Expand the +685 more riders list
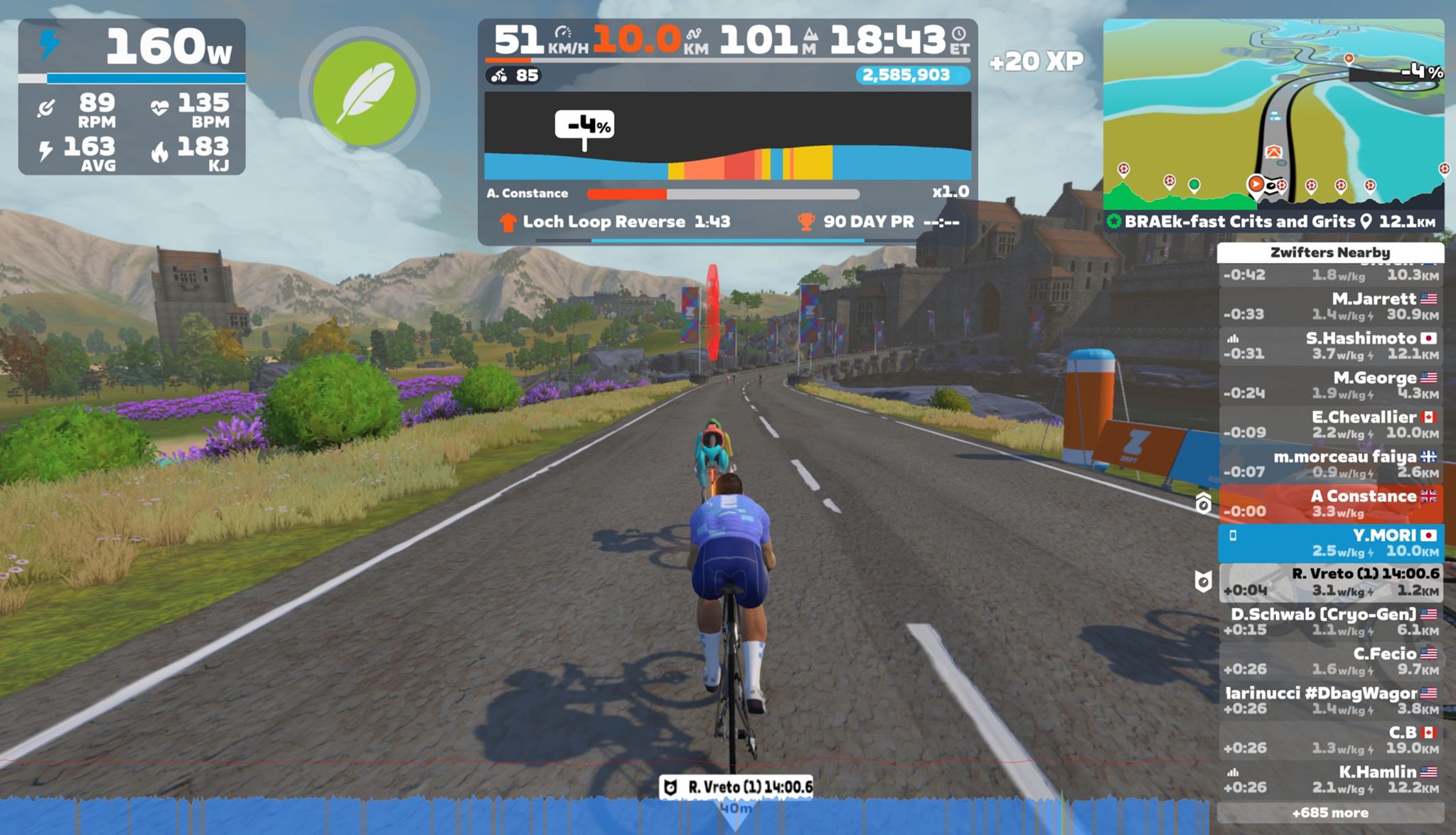1456x835 pixels. tap(1330, 812)
